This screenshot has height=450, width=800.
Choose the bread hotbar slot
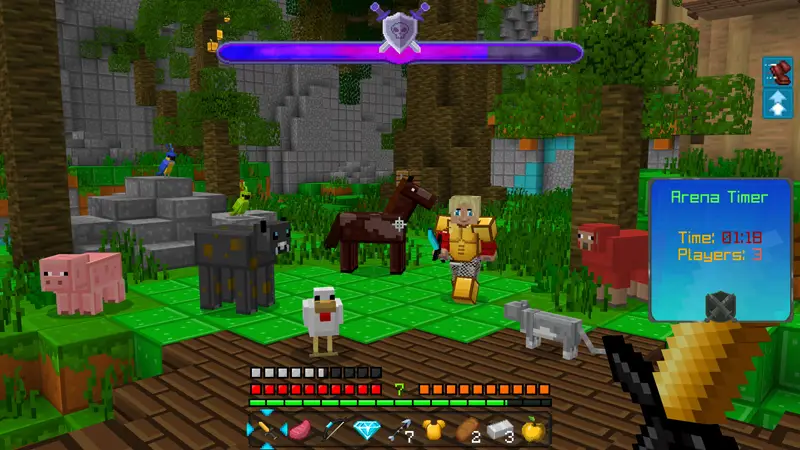[468, 431]
